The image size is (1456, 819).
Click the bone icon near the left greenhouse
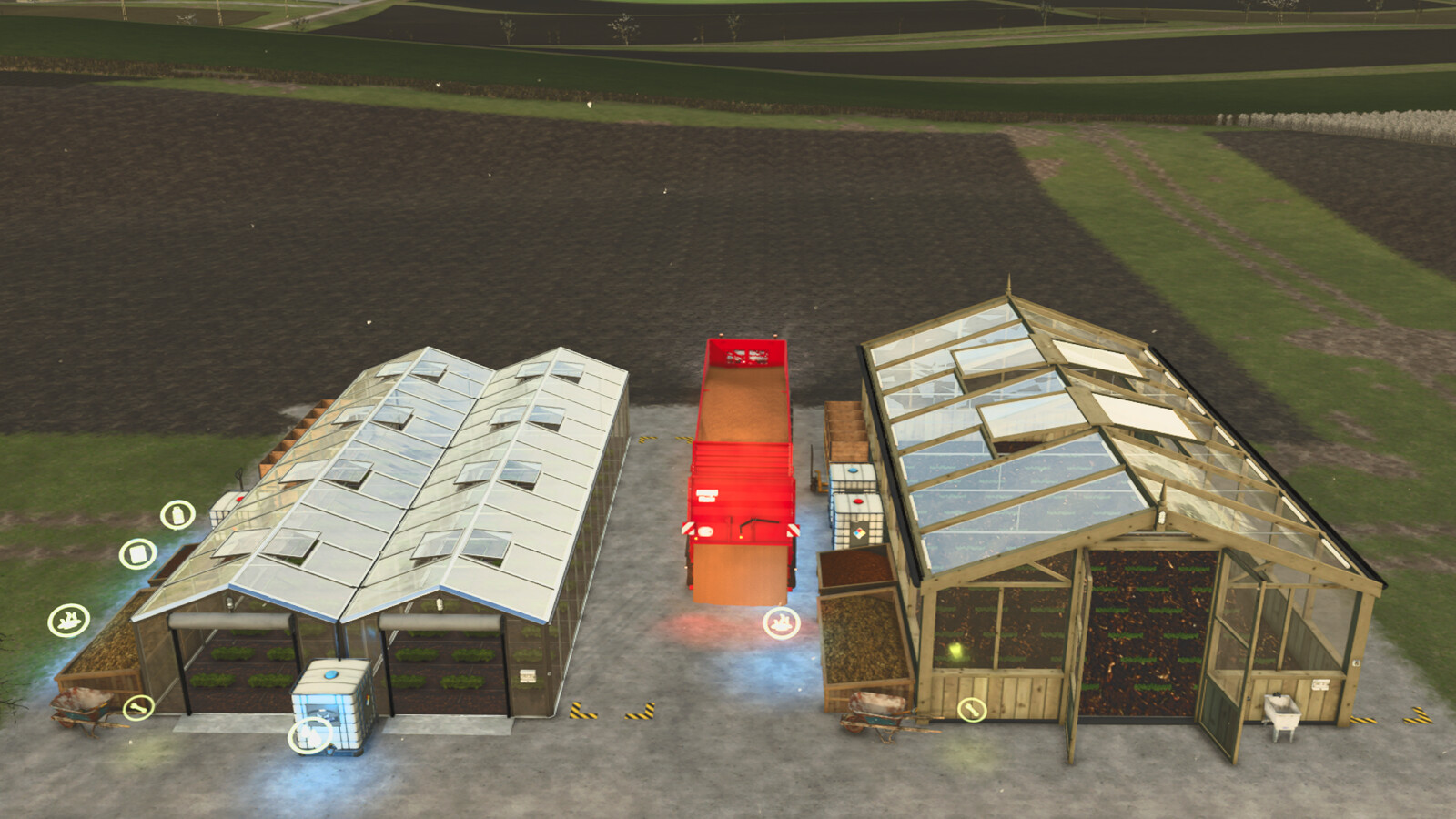tap(139, 707)
